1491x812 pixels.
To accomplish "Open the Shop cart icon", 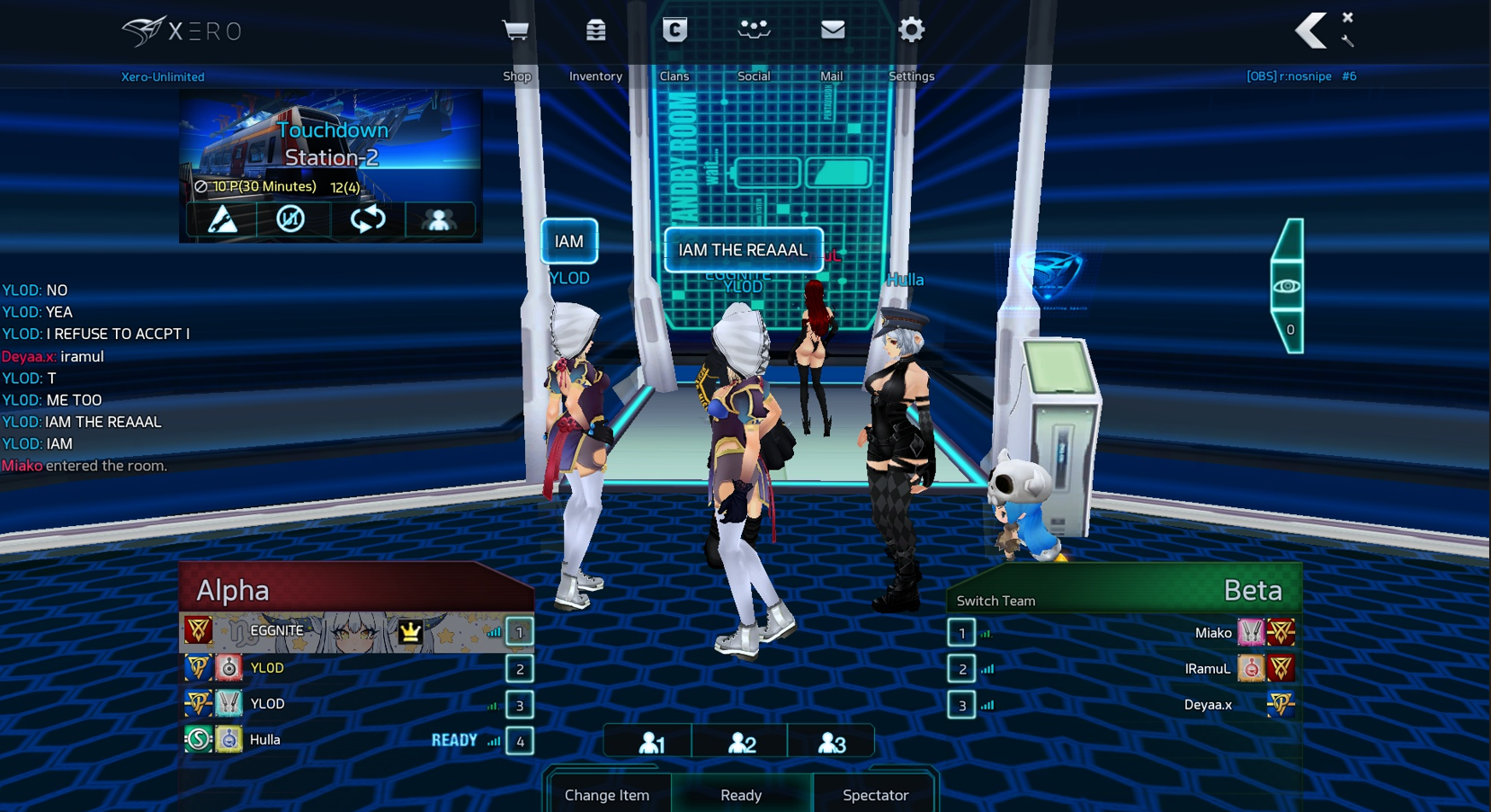I will coord(516,31).
